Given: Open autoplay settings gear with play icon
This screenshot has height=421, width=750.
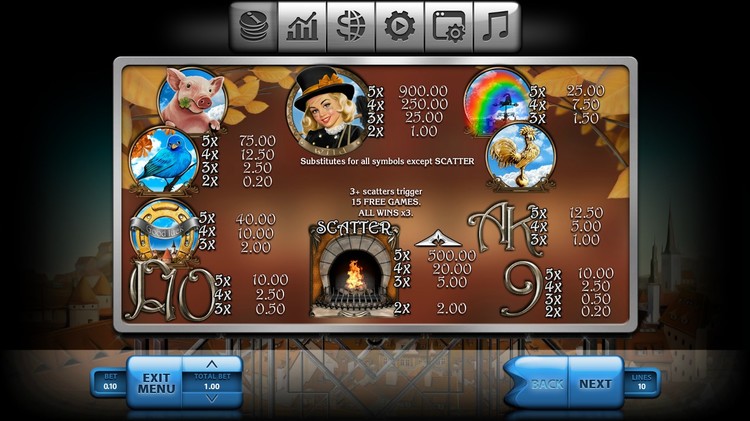Looking at the screenshot, I should tap(399, 27).
